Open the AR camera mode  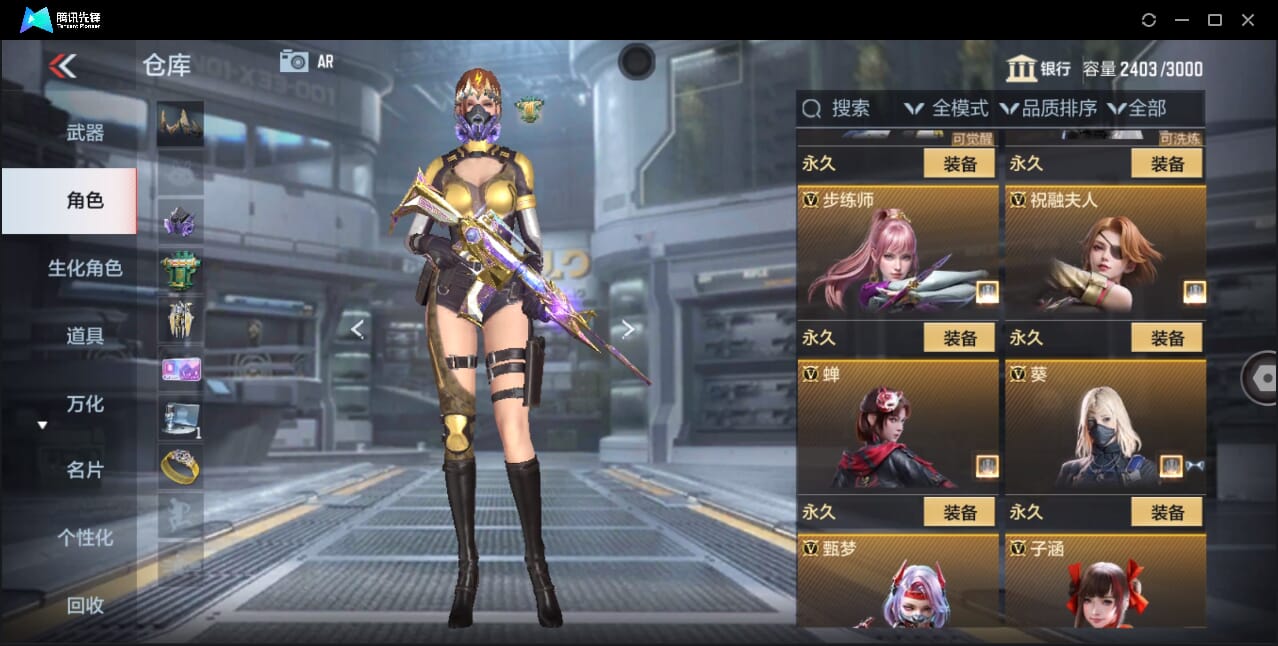tap(306, 61)
